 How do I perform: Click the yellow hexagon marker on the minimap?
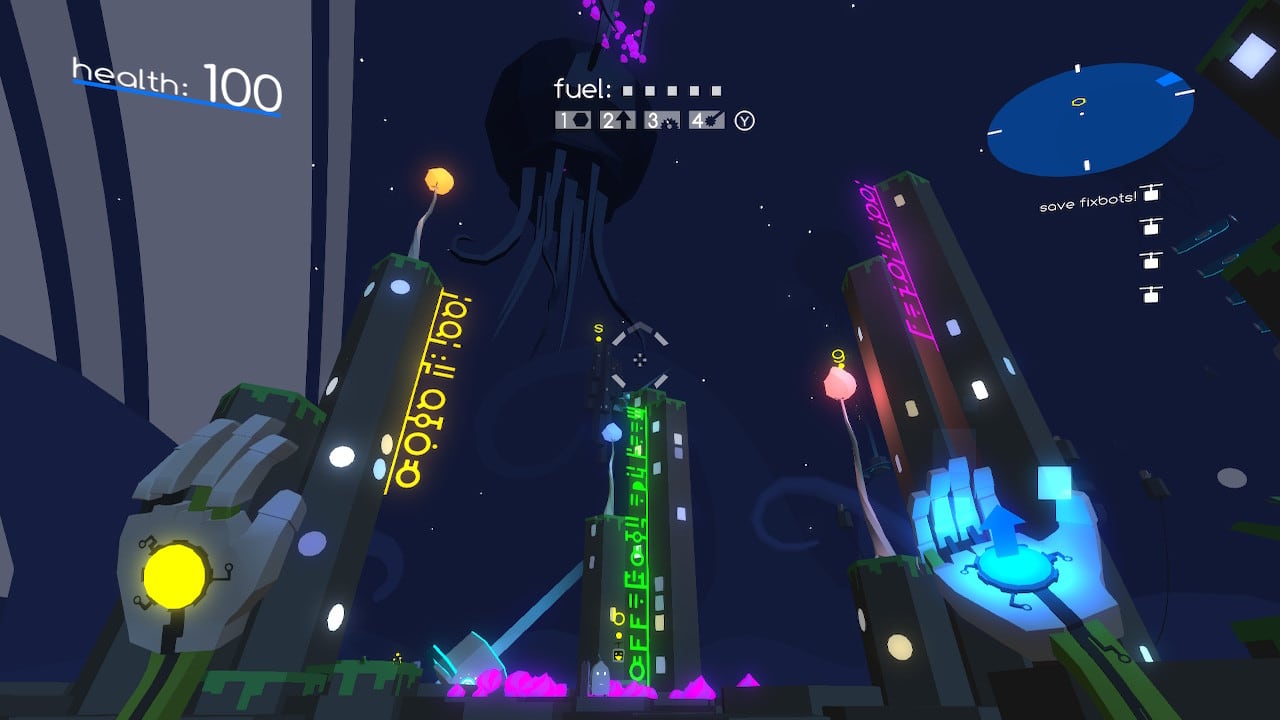click(x=1078, y=102)
